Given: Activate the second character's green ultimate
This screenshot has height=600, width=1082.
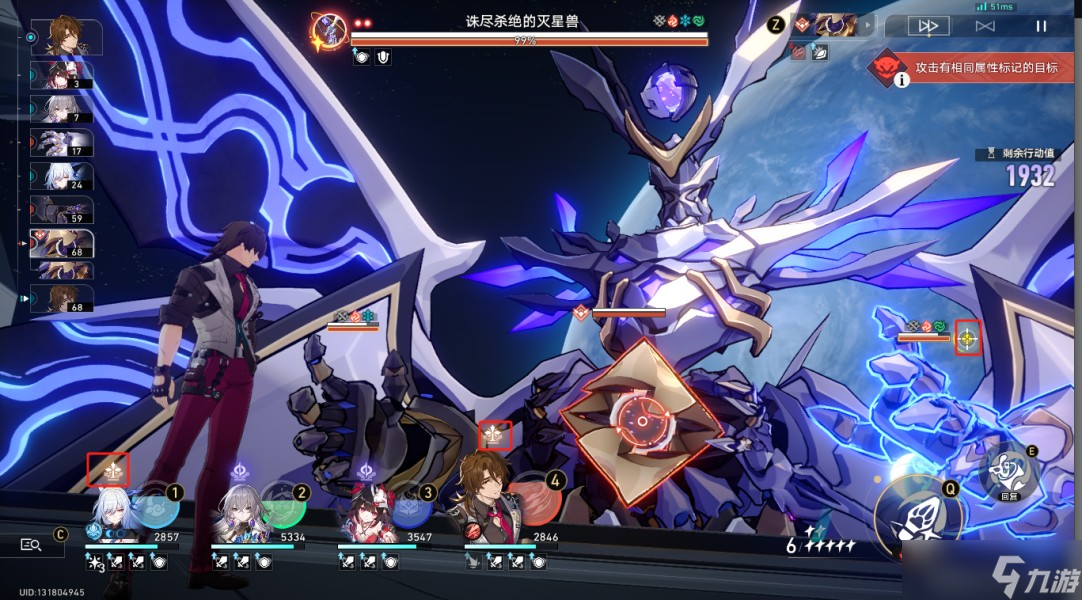Looking at the screenshot, I should pyautogui.click(x=283, y=505).
